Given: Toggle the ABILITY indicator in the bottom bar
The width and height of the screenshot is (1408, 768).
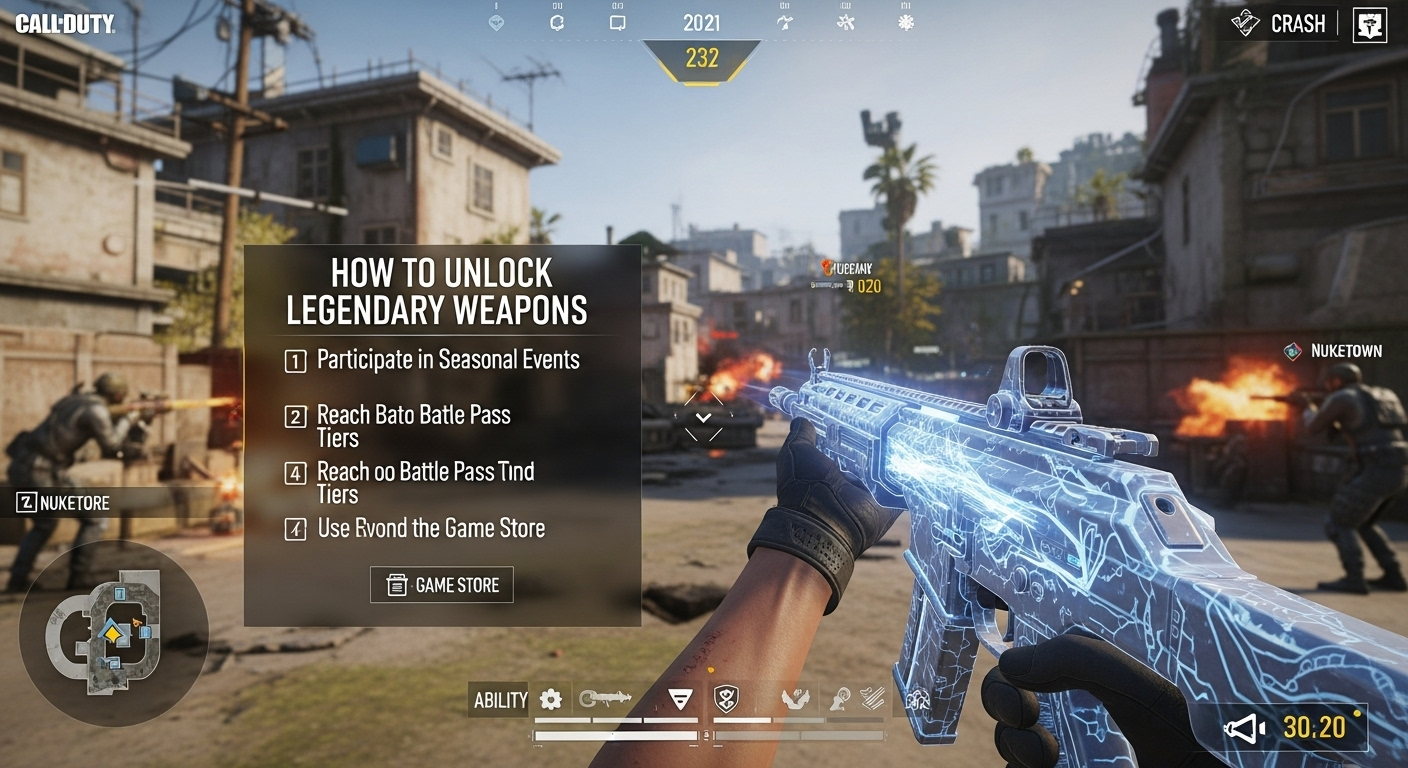Looking at the screenshot, I should pos(500,700).
